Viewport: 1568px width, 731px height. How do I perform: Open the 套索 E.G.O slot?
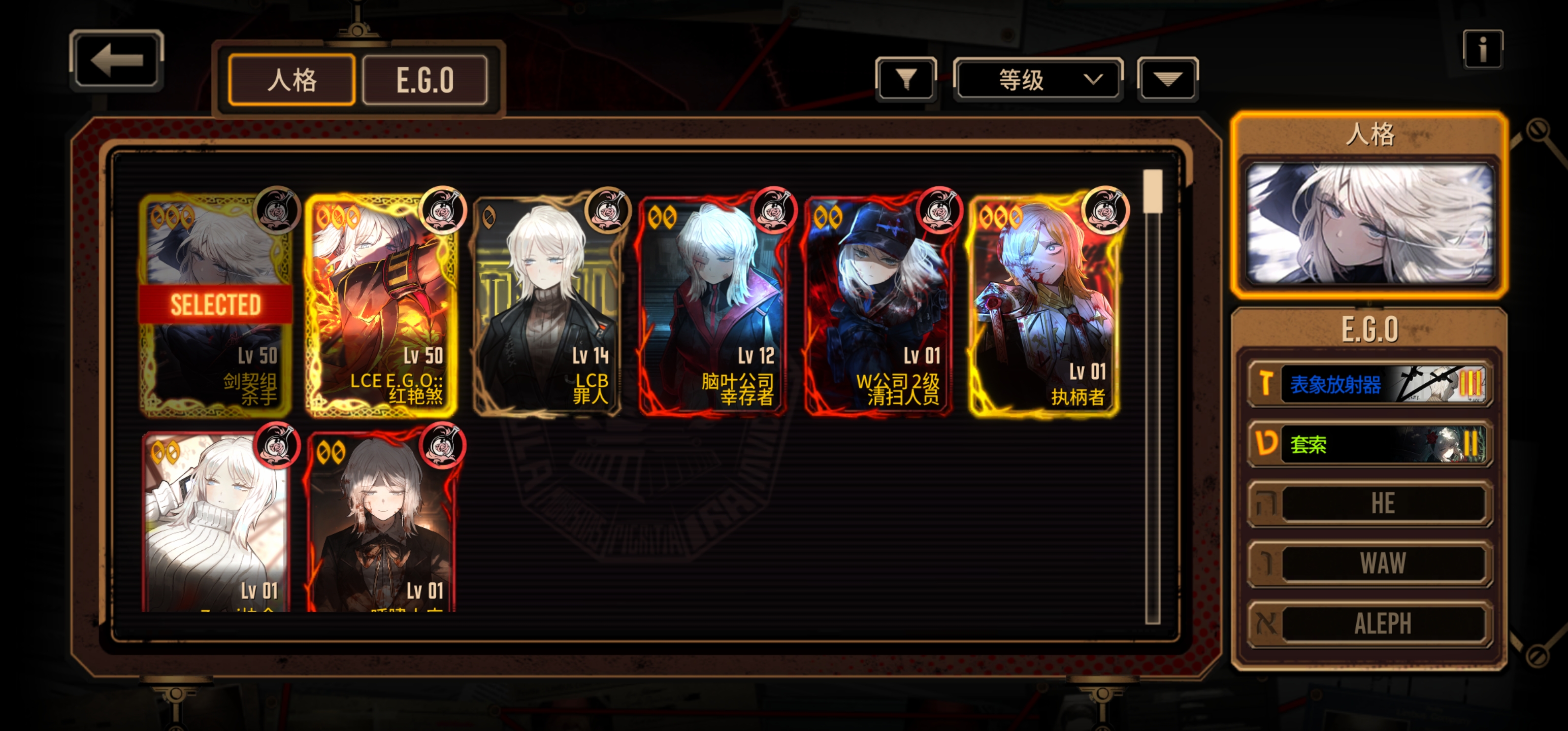pos(1369,444)
